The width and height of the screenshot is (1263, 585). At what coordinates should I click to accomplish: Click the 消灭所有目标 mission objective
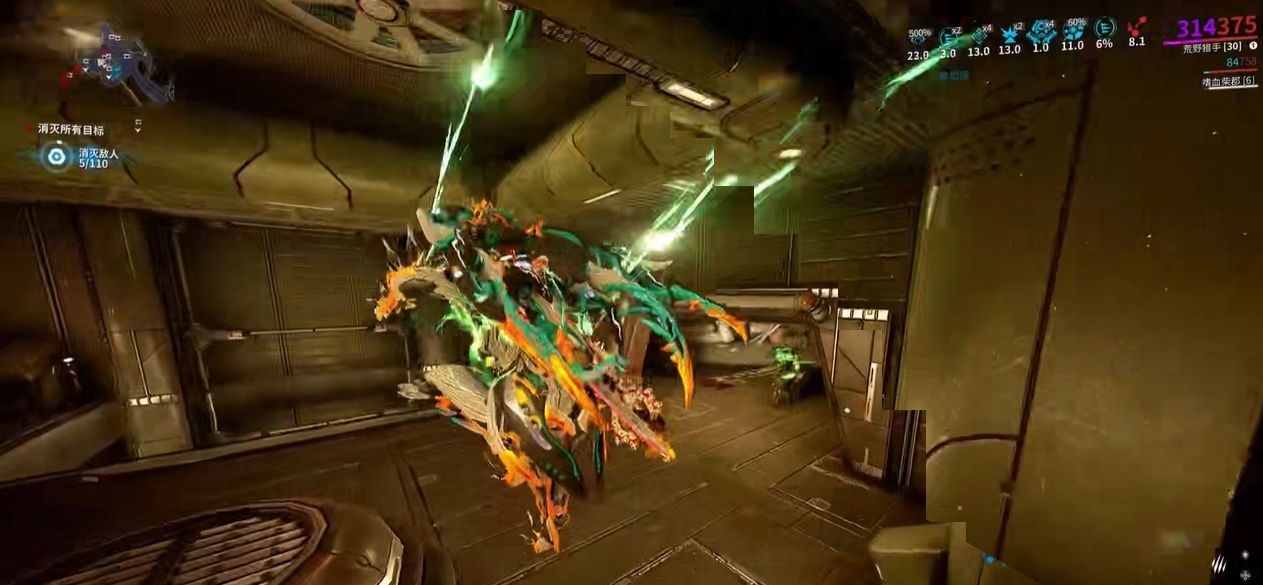tap(72, 129)
